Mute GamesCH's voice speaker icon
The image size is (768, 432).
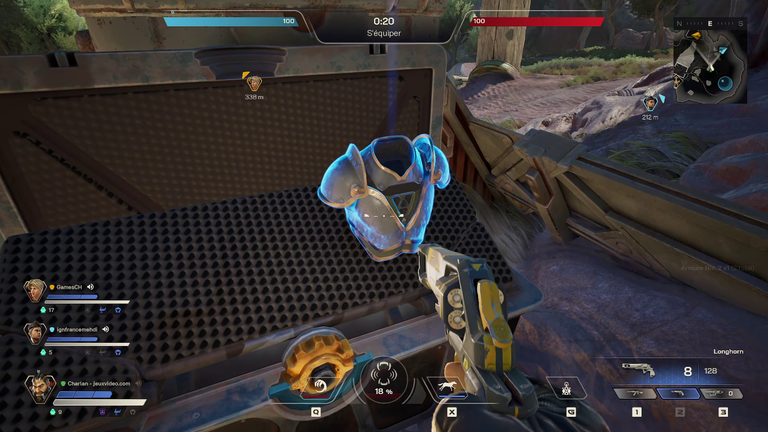tap(90, 286)
